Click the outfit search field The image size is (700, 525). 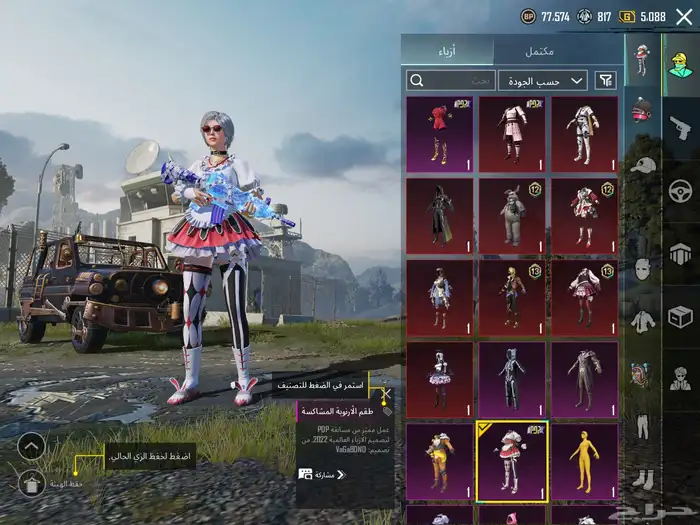click(x=451, y=80)
